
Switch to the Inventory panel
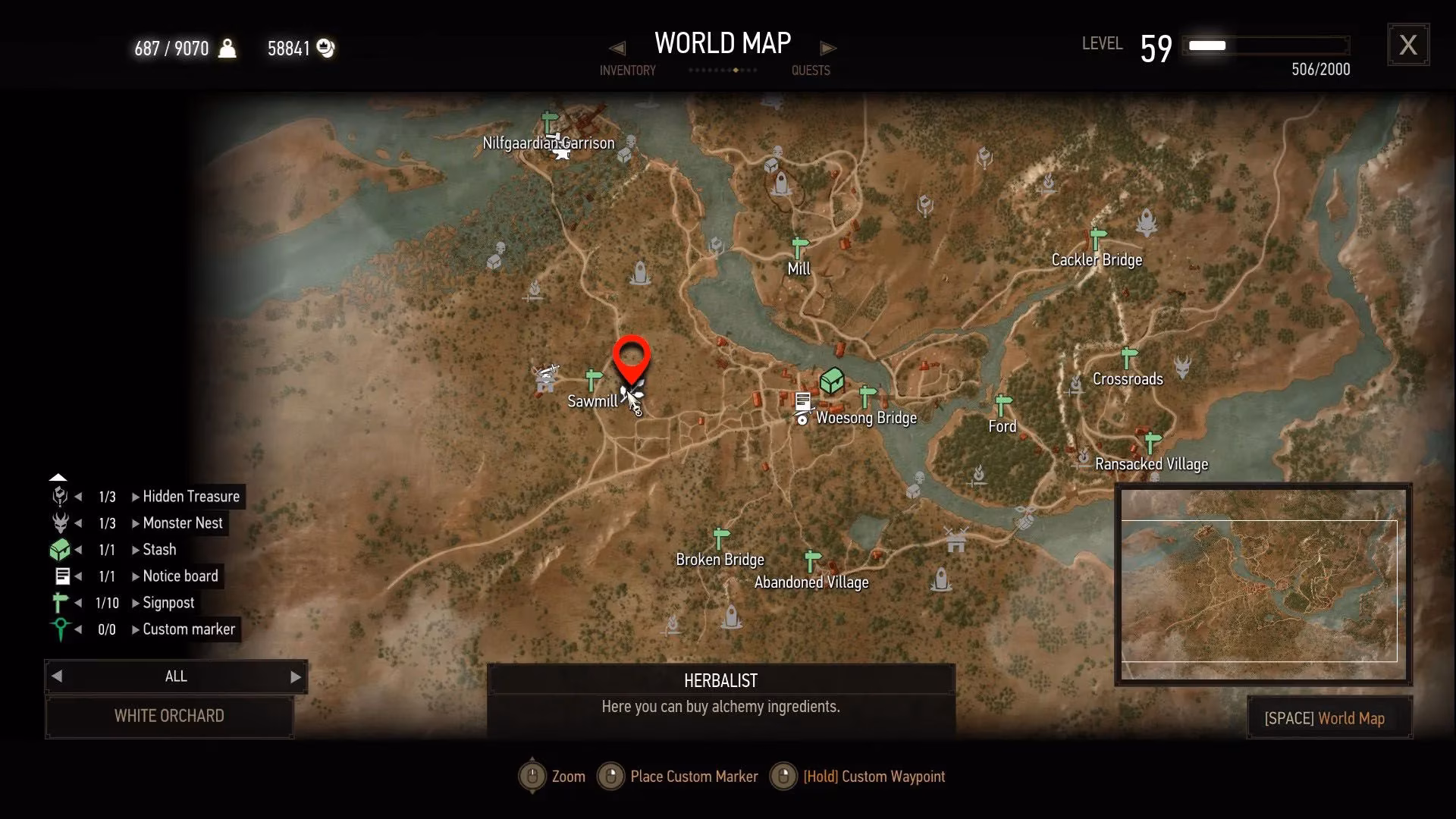[627, 71]
